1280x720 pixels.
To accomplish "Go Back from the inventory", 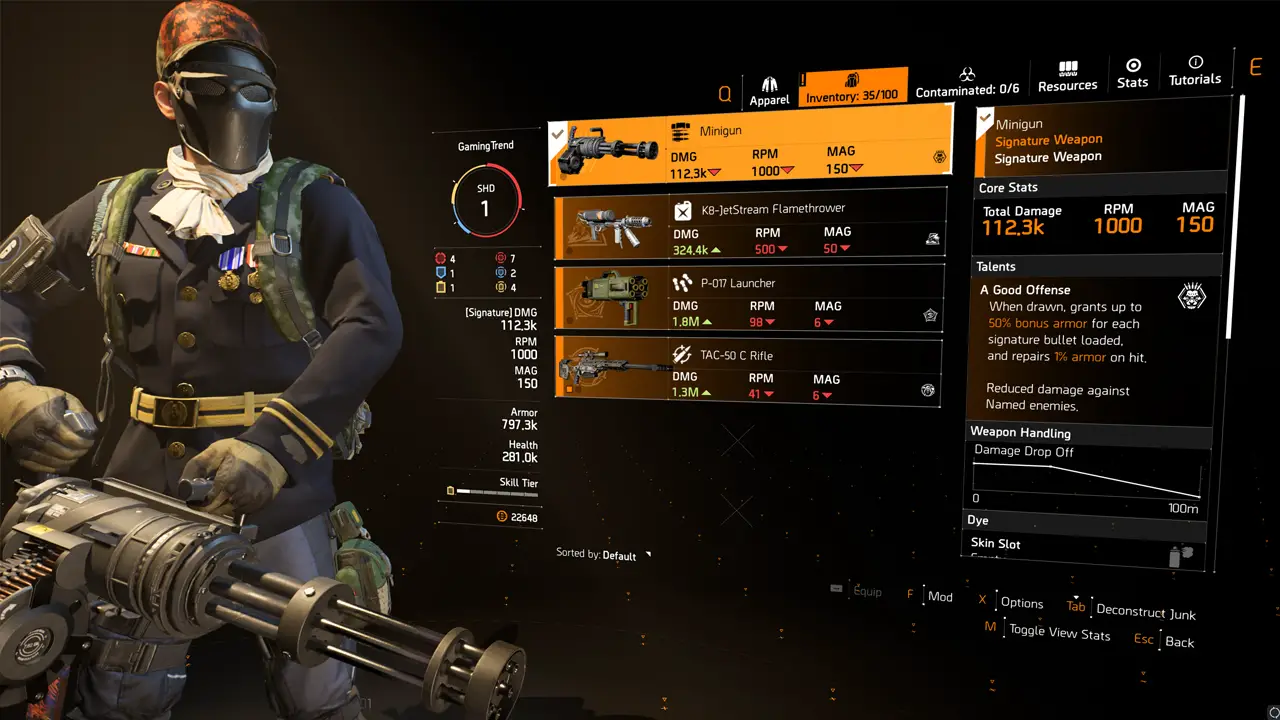I will pyautogui.click(x=1179, y=642).
